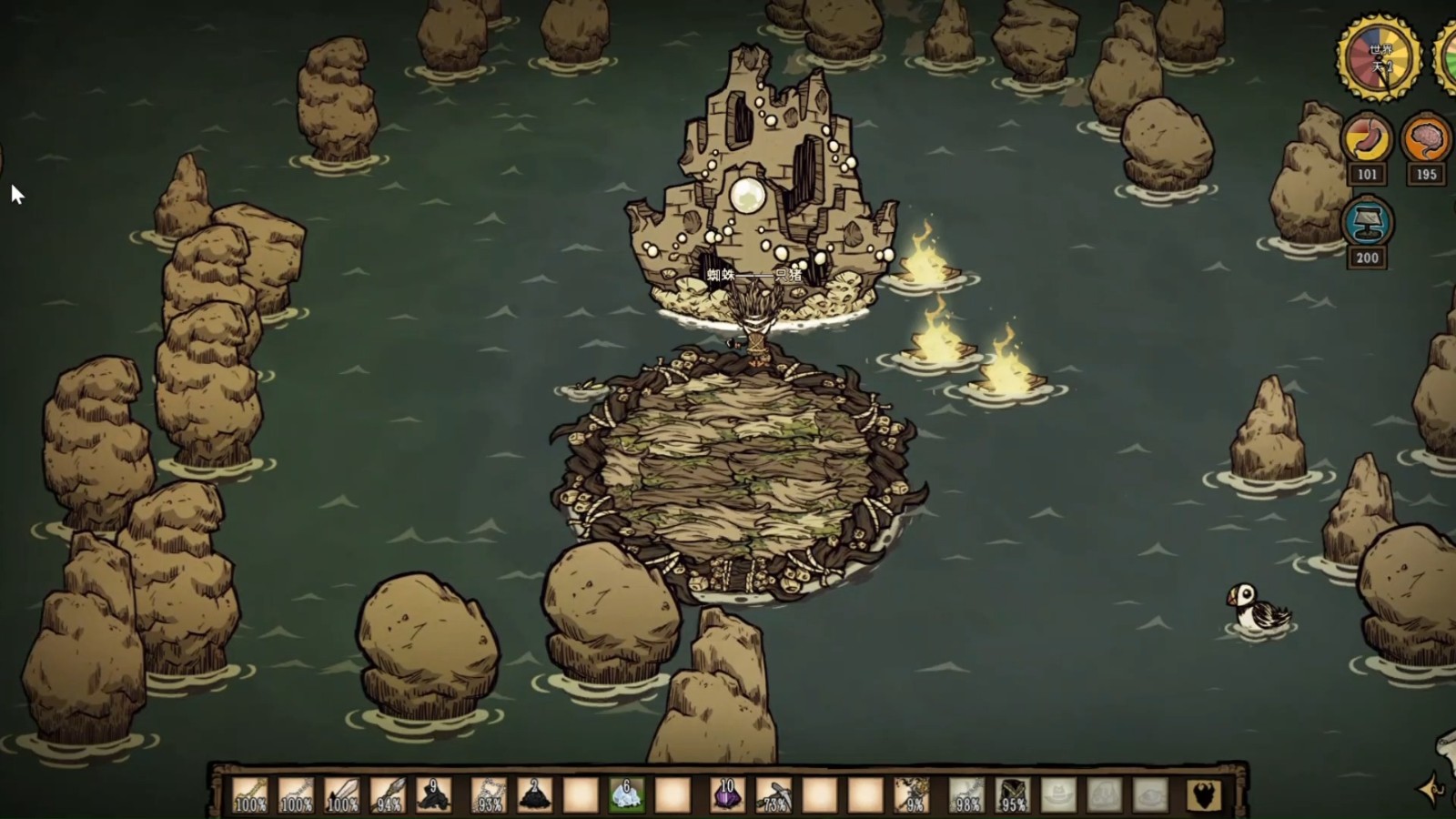Viewport: 1456px width, 819px height.
Task: Select the spear at 94% durability
Action: pos(389,794)
